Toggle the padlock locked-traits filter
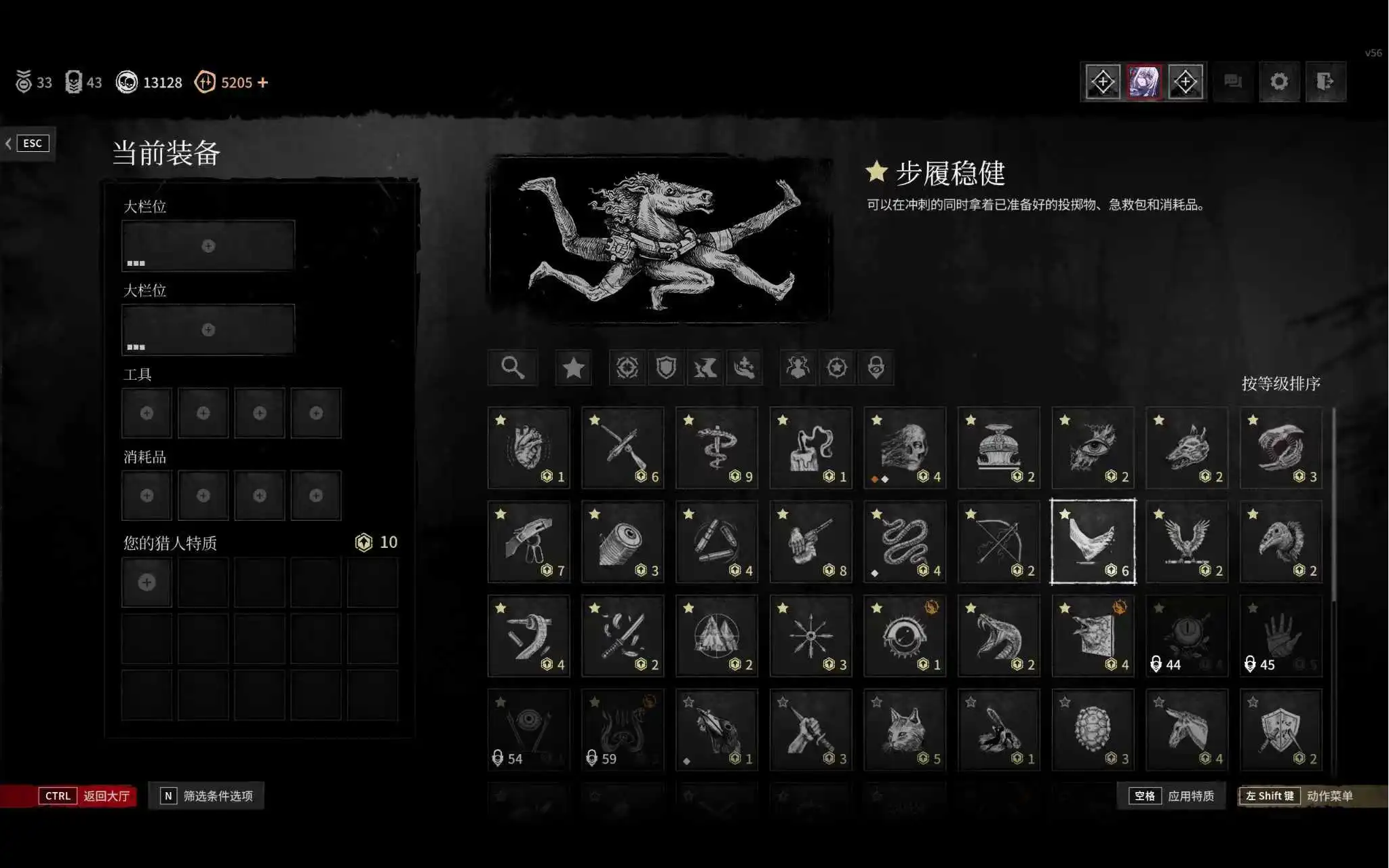This screenshot has height=868, width=1389. point(876,368)
